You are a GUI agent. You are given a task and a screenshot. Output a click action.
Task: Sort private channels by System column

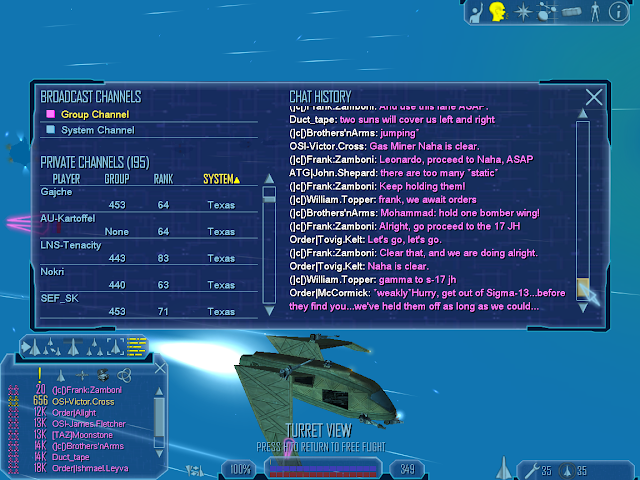(221, 179)
